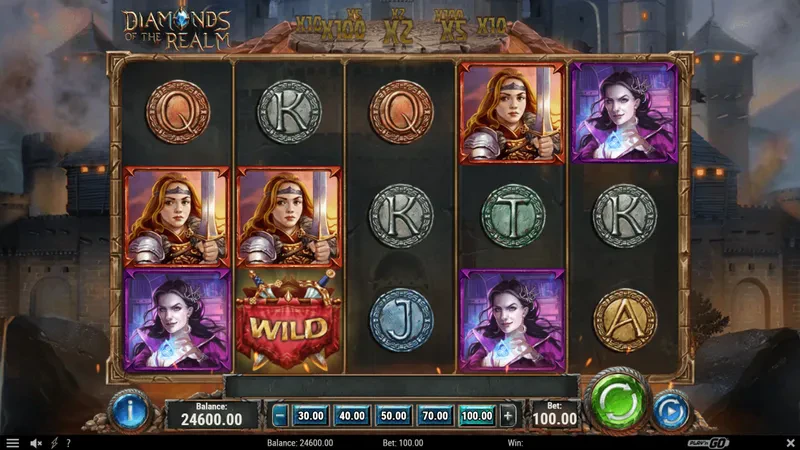This screenshot has width=800, height=450.
Task: Activate the blue autoplay button
Action: click(x=669, y=409)
